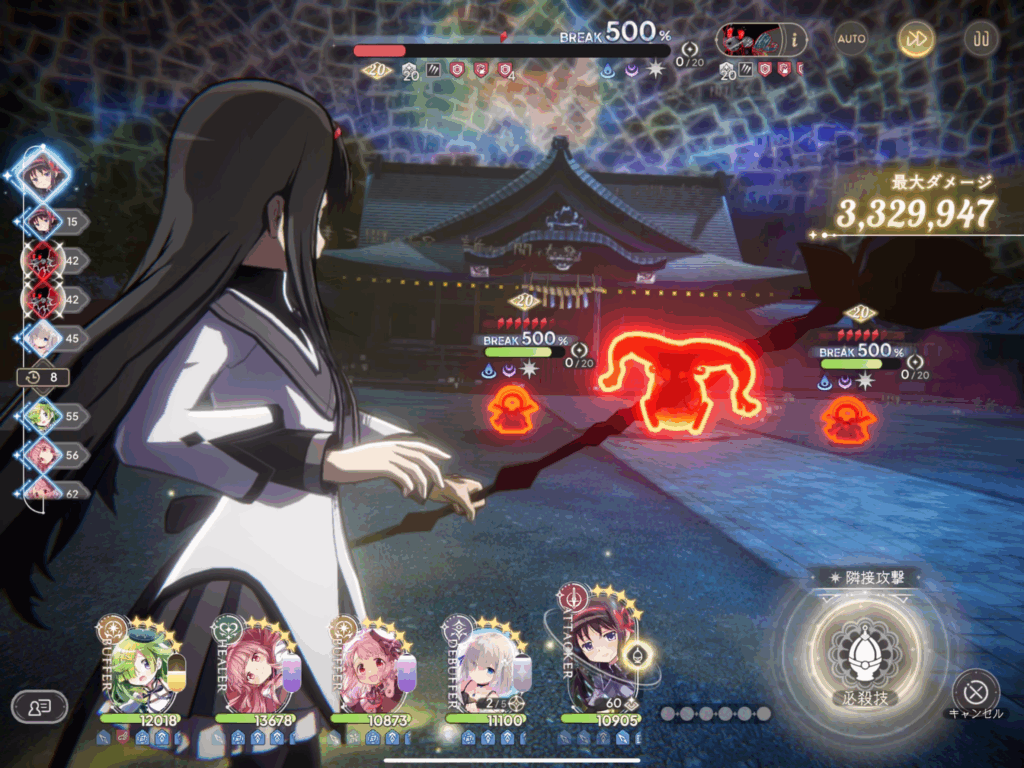Click the silver-haired turn-order portrait marked 45

(42, 340)
